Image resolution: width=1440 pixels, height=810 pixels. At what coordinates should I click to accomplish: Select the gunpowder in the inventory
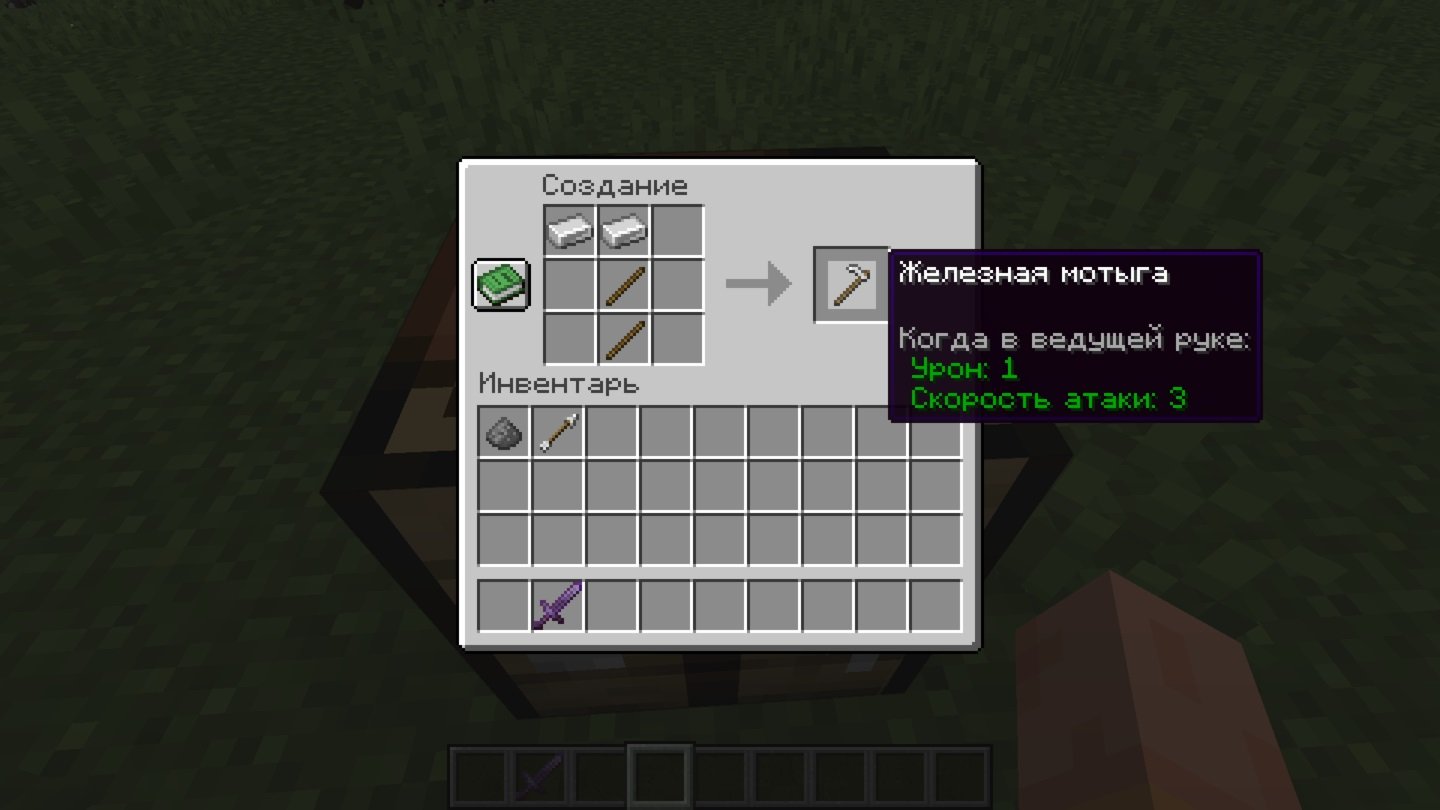coord(504,432)
